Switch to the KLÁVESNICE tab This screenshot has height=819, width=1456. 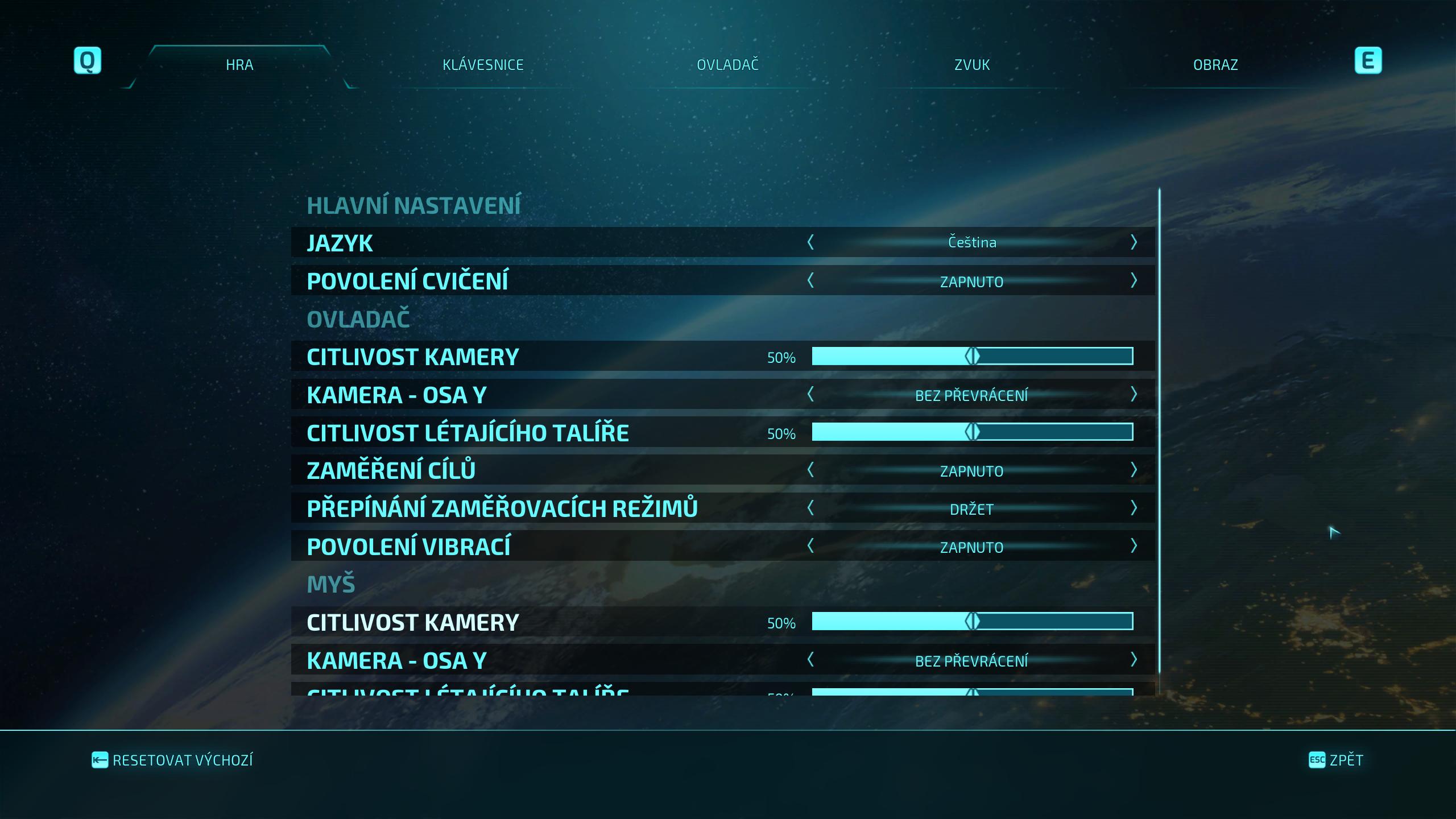483,65
